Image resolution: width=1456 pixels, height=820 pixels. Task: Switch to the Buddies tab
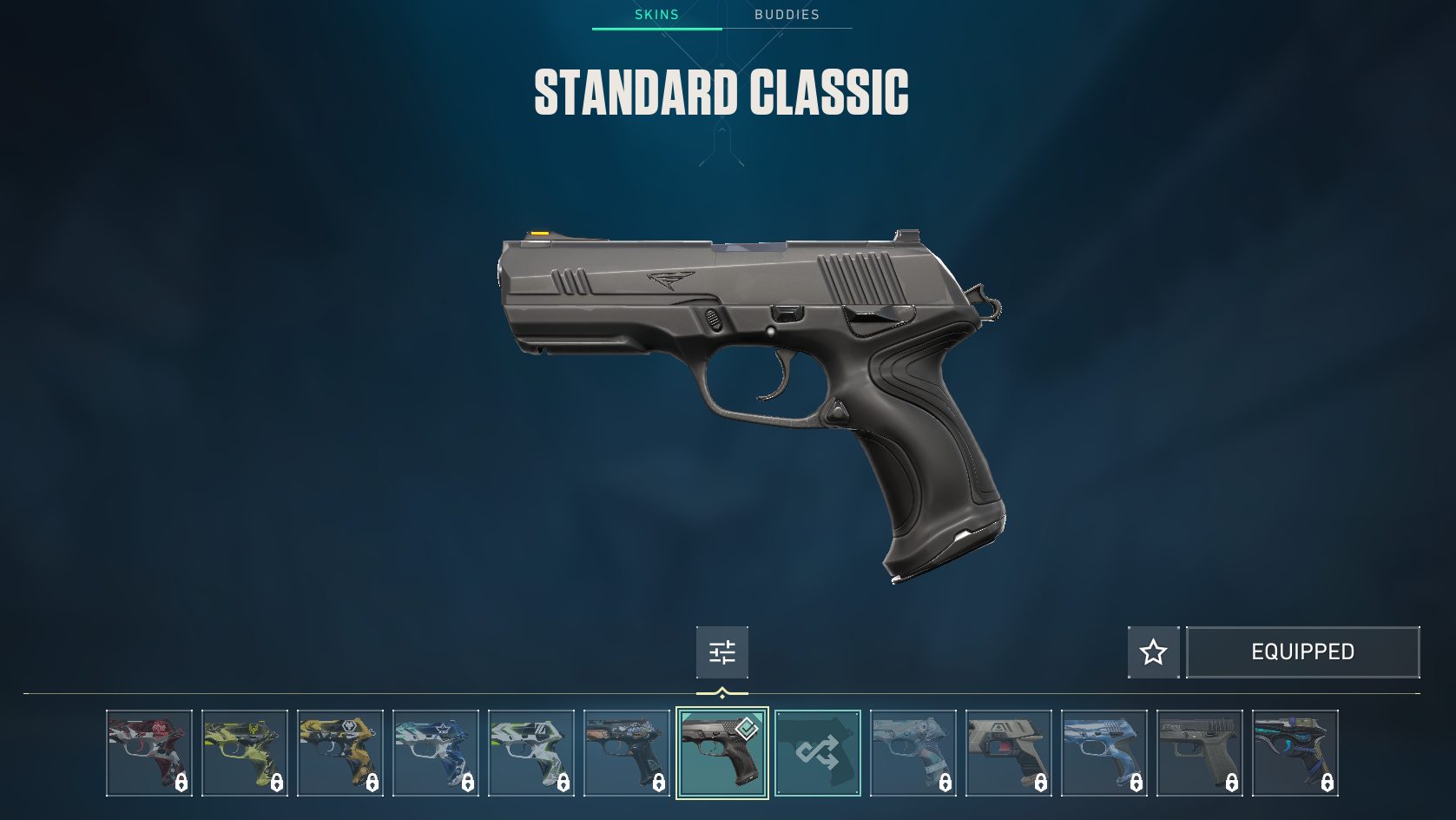click(787, 15)
